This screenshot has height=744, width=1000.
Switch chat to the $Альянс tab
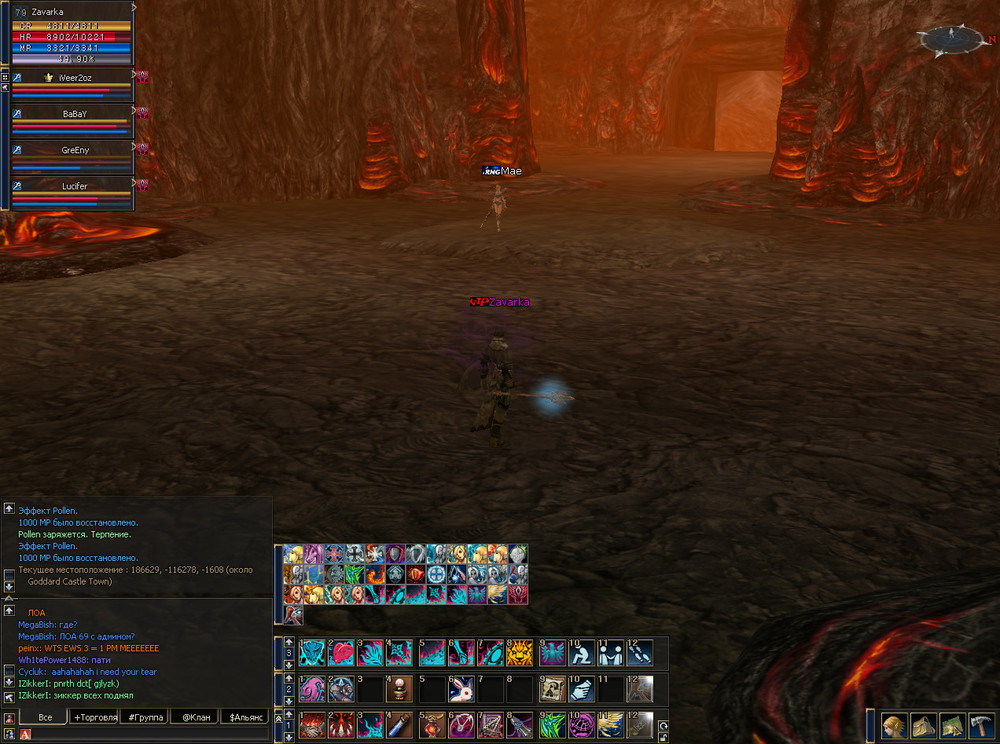click(245, 717)
